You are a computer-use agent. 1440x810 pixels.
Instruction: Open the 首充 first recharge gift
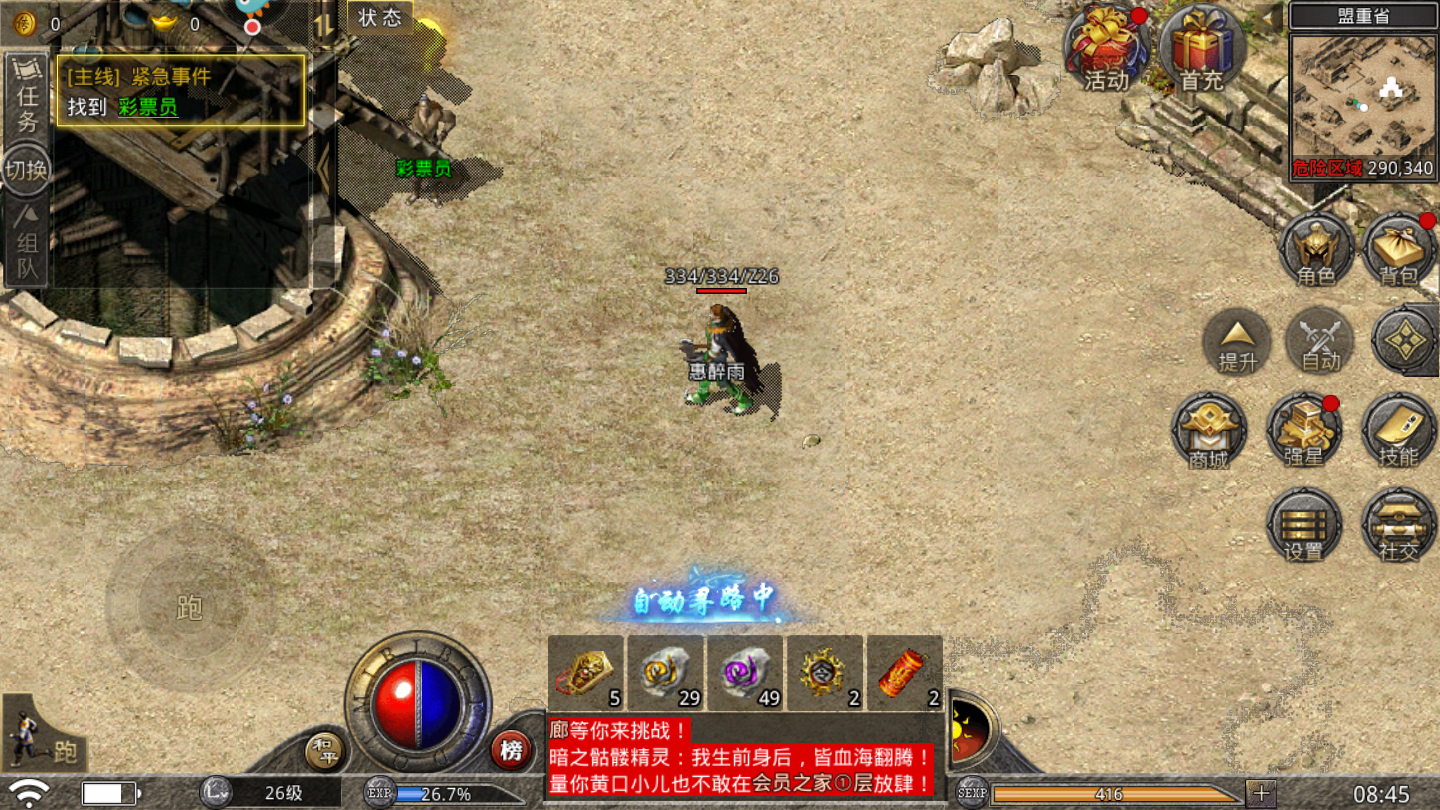[x=1201, y=48]
